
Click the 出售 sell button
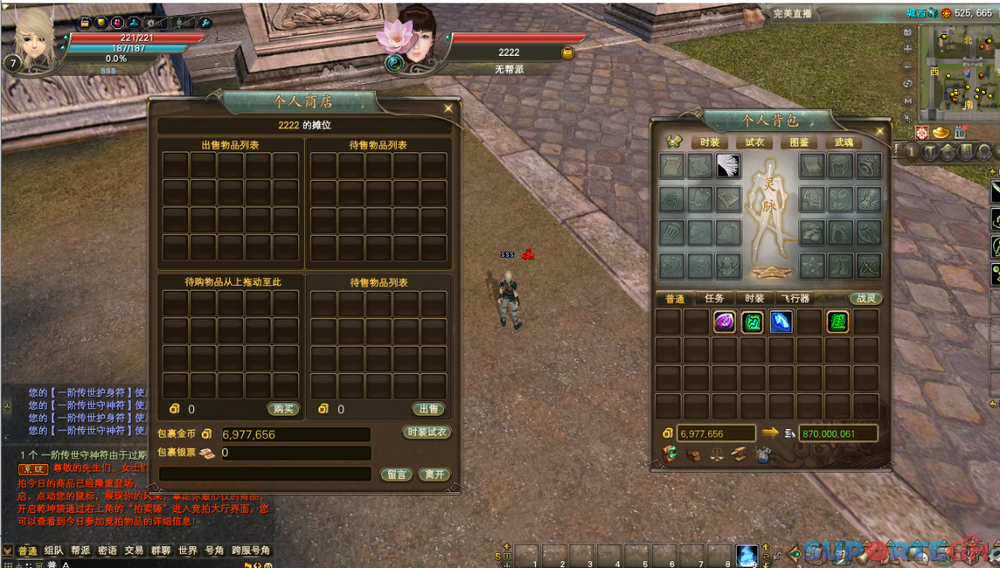click(x=428, y=409)
